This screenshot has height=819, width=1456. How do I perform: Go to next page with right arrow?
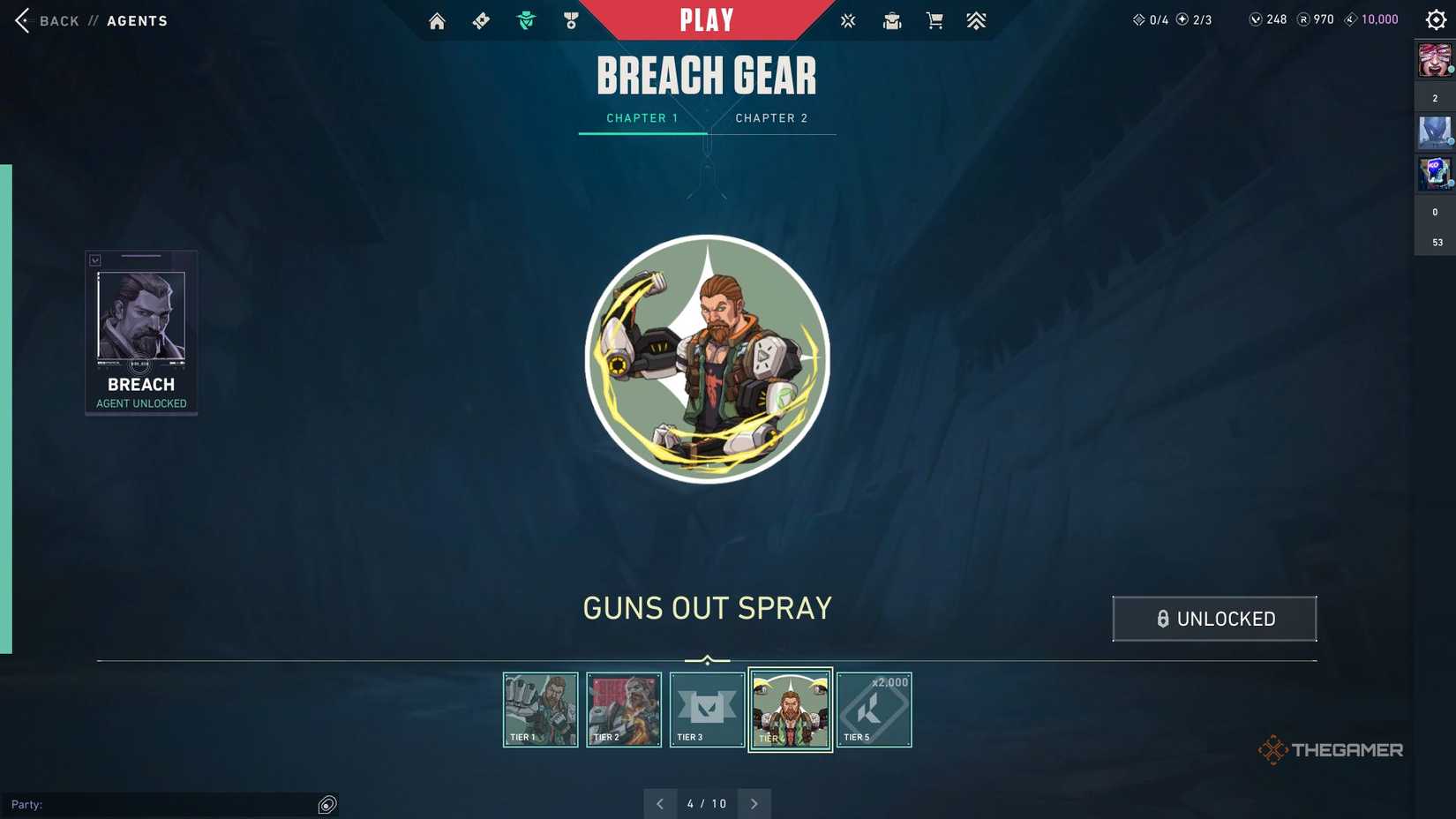coord(754,804)
